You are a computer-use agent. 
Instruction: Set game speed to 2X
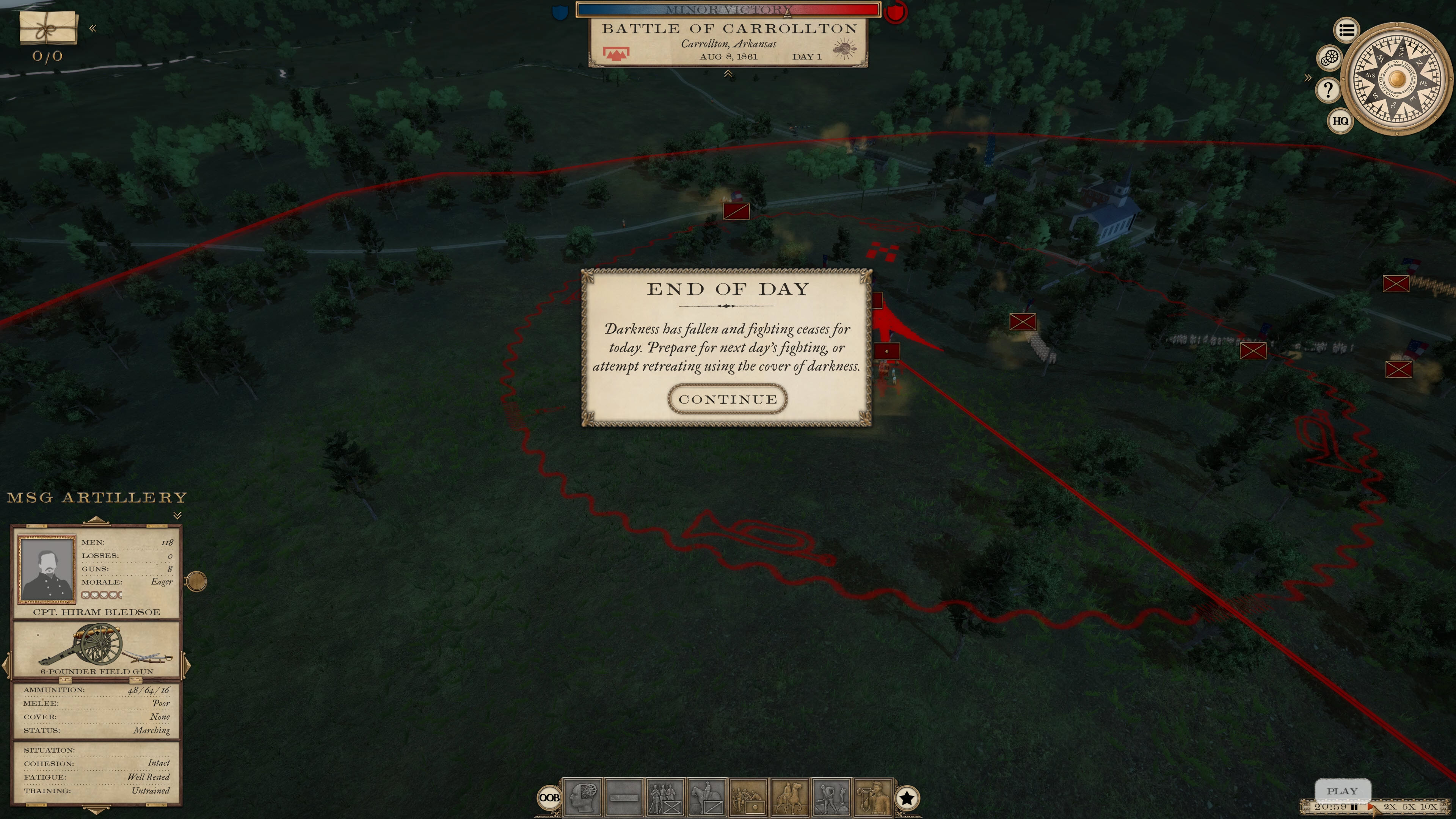(x=1390, y=806)
